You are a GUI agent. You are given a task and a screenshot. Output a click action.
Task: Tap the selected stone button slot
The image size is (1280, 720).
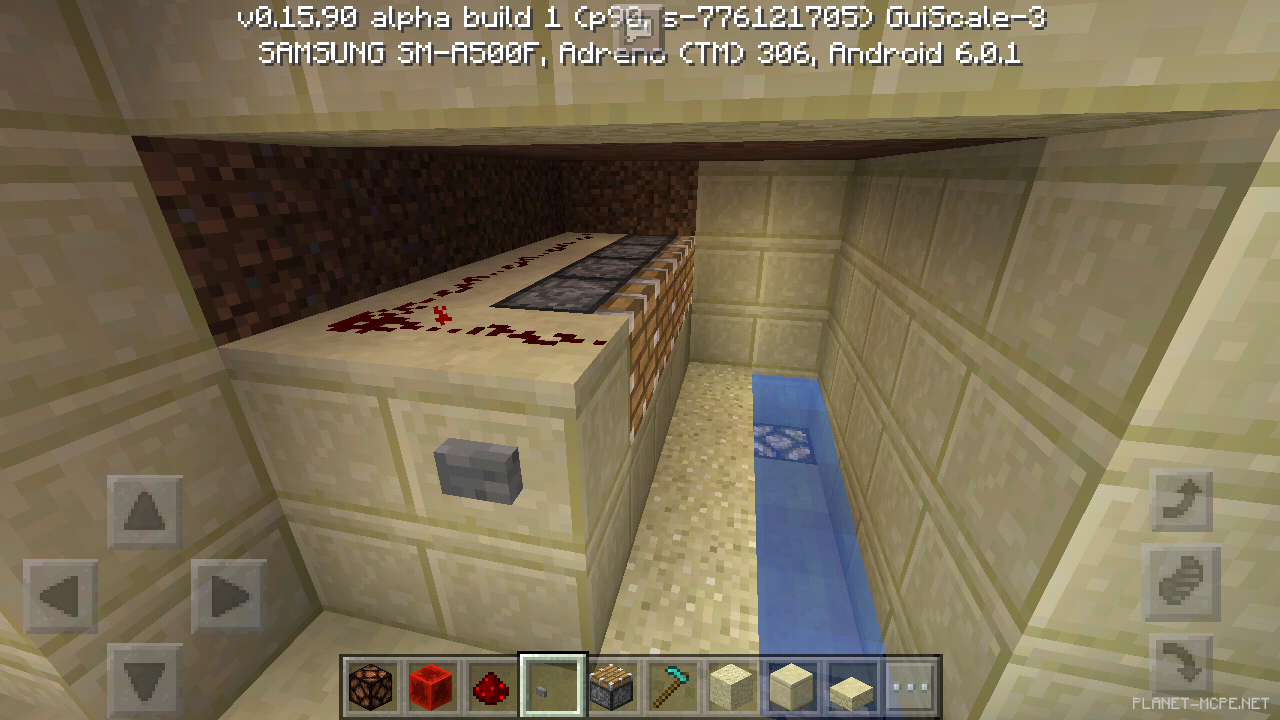pos(550,685)
